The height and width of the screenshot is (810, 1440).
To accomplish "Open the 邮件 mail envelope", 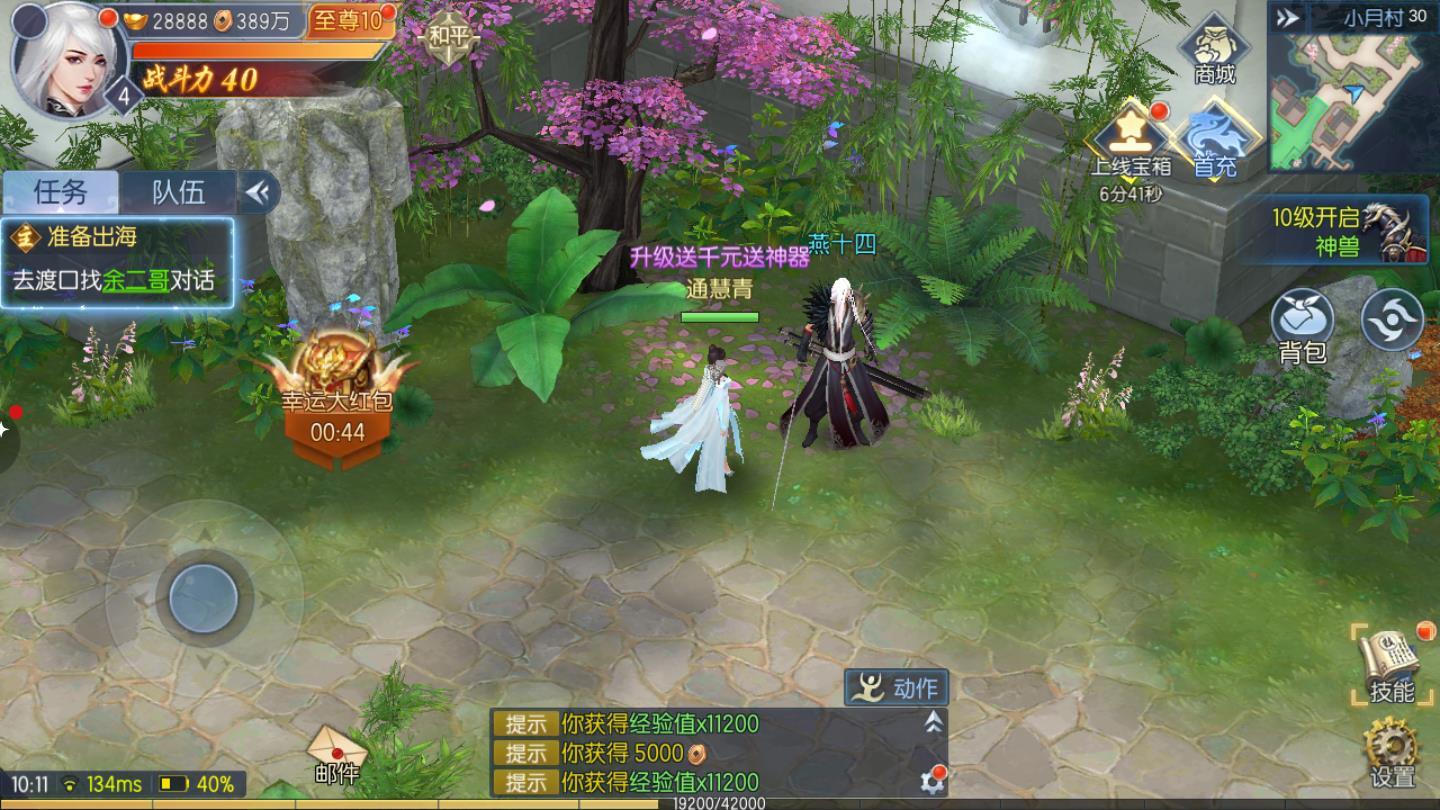I will pyautogui.click(x=336, y=756).
